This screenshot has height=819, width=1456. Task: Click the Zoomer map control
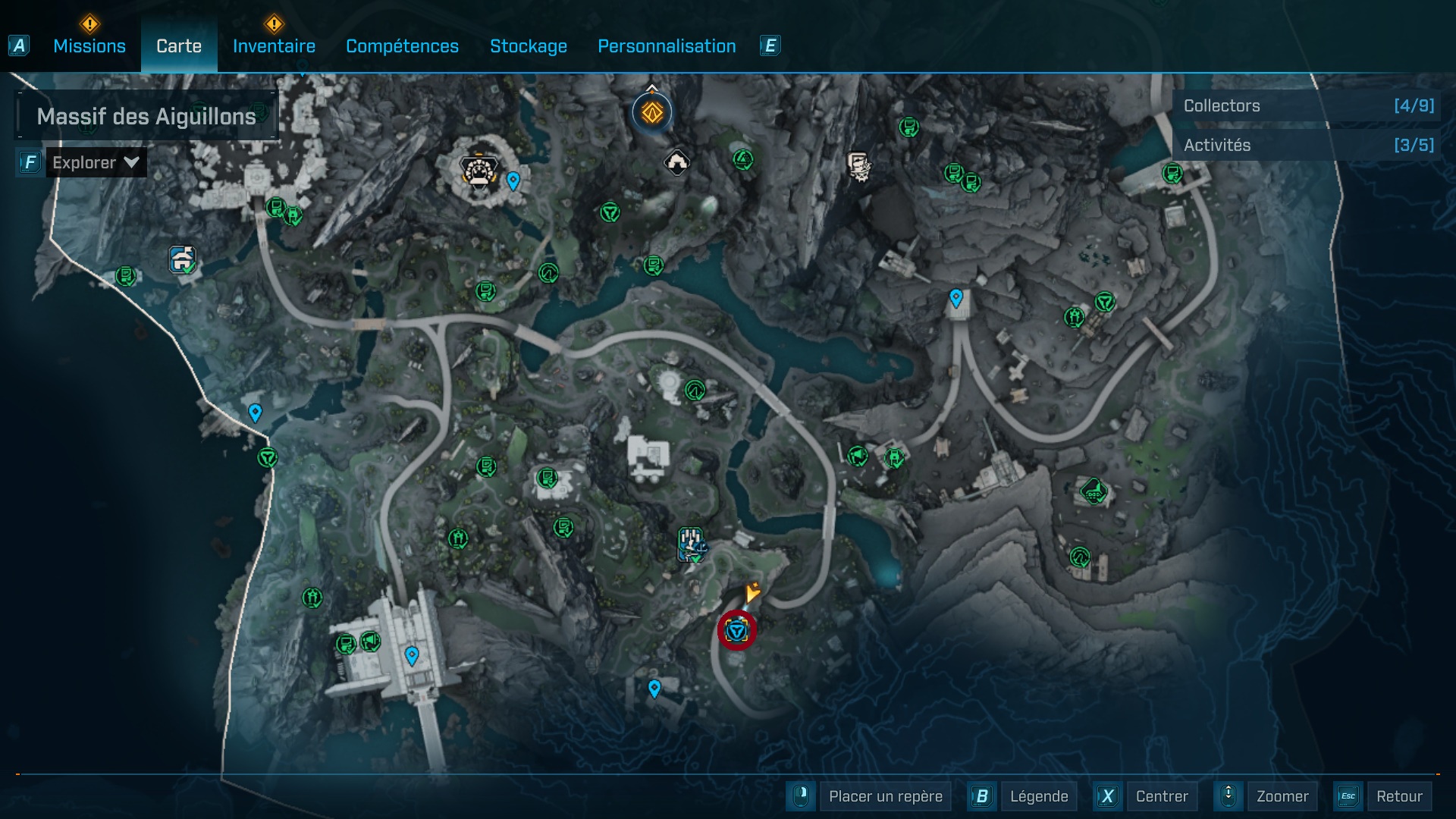point(1282,796)
